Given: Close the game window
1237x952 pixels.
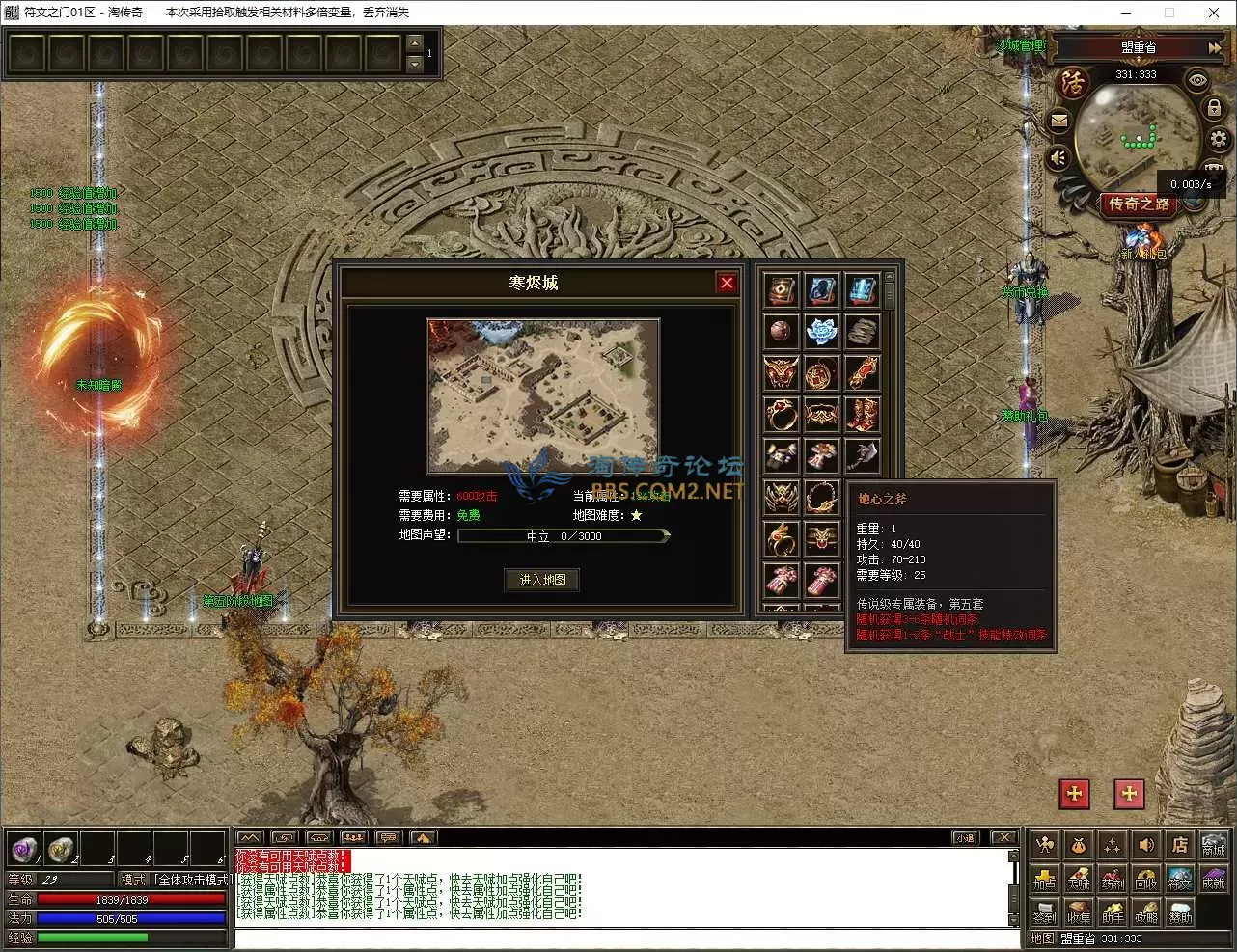Looking at the screenshot, I should tap(1214, 13).
